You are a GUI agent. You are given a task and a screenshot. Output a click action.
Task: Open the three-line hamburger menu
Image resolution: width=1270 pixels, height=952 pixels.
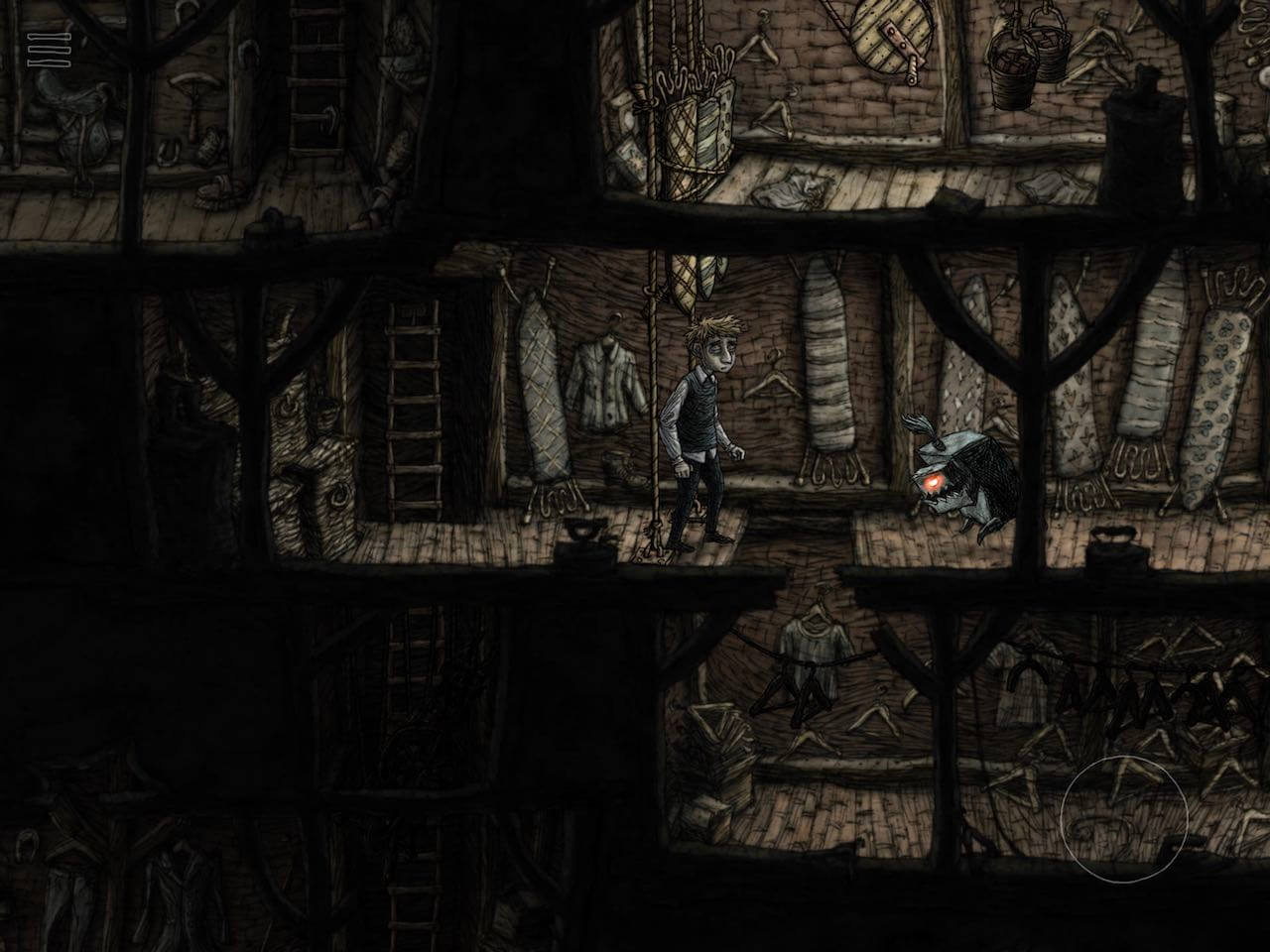(x=43, y=51)
